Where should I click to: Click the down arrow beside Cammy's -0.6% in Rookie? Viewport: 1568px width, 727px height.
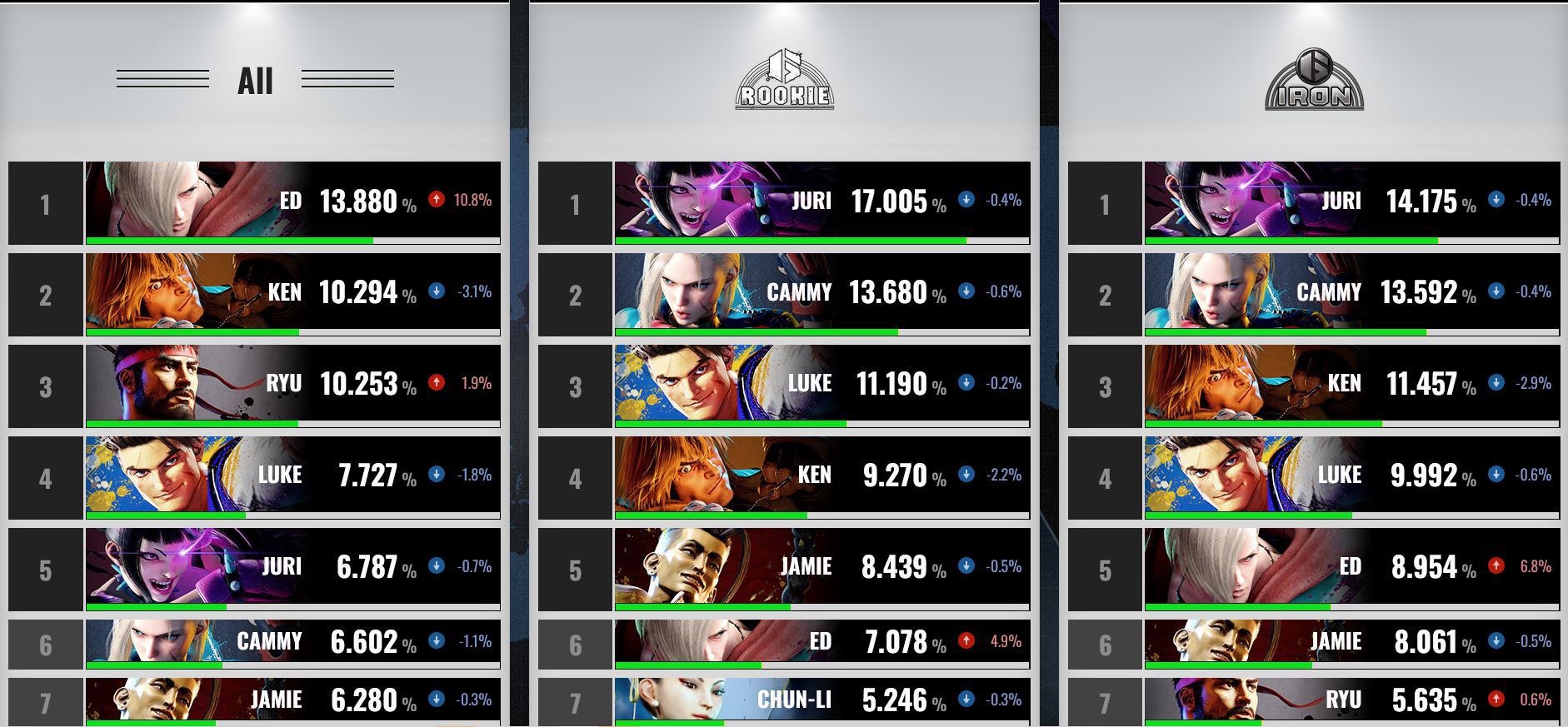coord(967,292)
